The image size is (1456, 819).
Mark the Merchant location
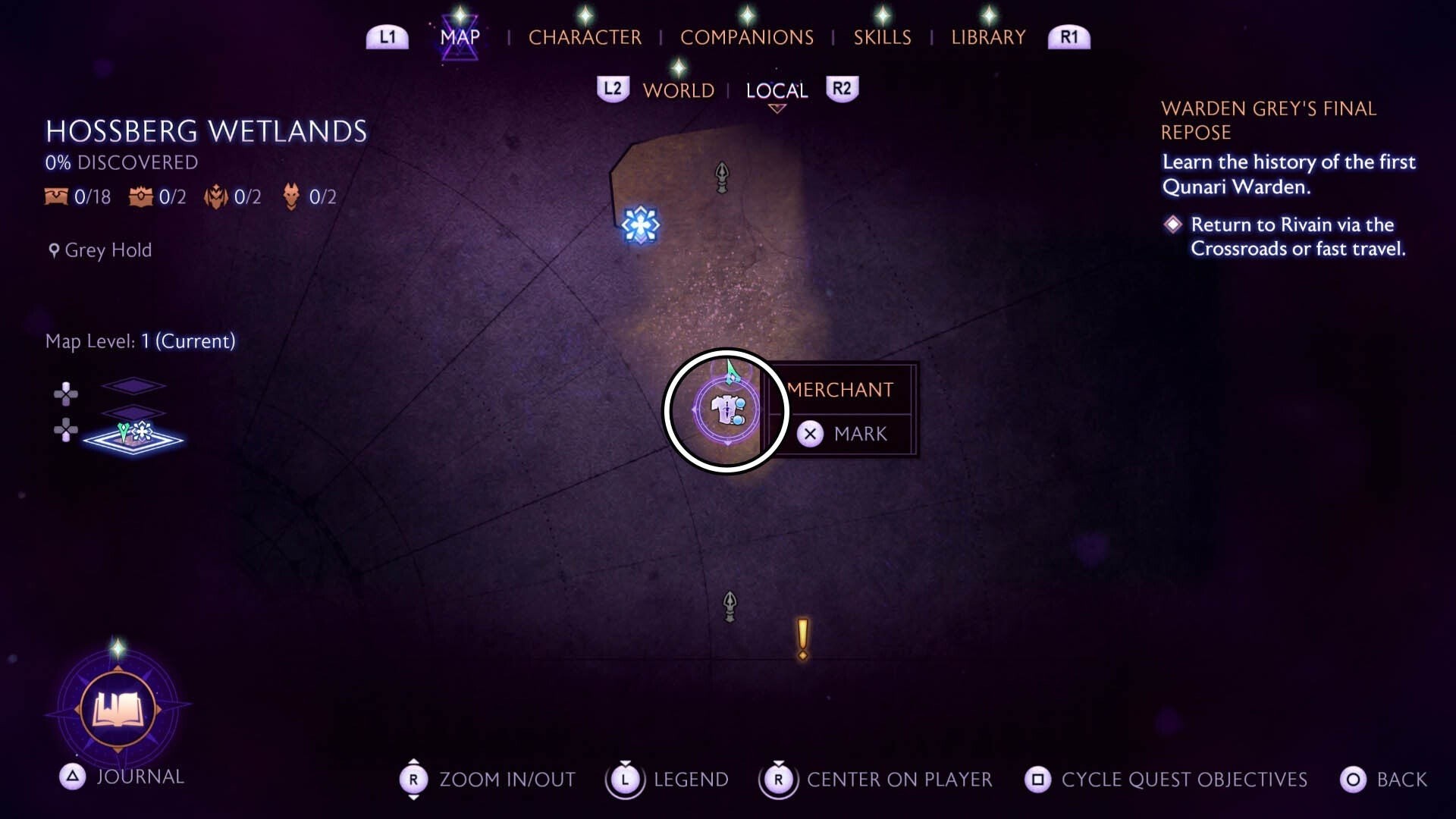[842, 434]
